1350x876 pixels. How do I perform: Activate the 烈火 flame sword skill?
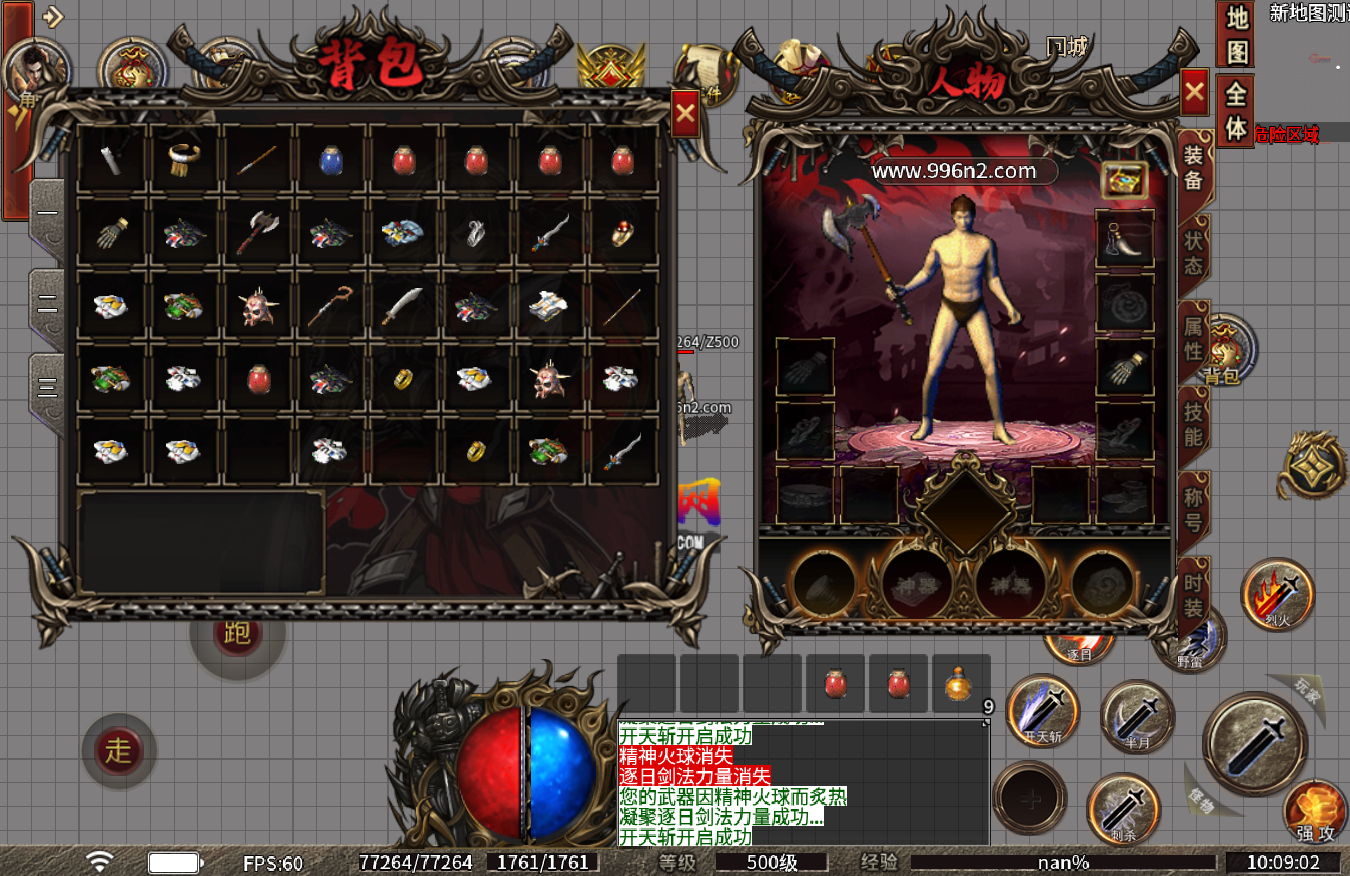[x=1277, y=595]
